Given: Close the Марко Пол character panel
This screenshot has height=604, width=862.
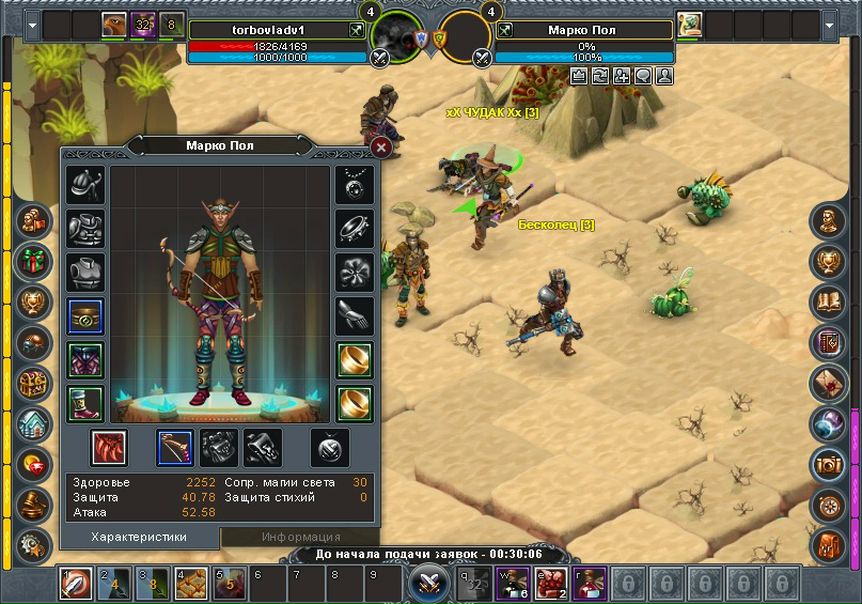Looking at the screenshot, I should click(x=381, y=148).
